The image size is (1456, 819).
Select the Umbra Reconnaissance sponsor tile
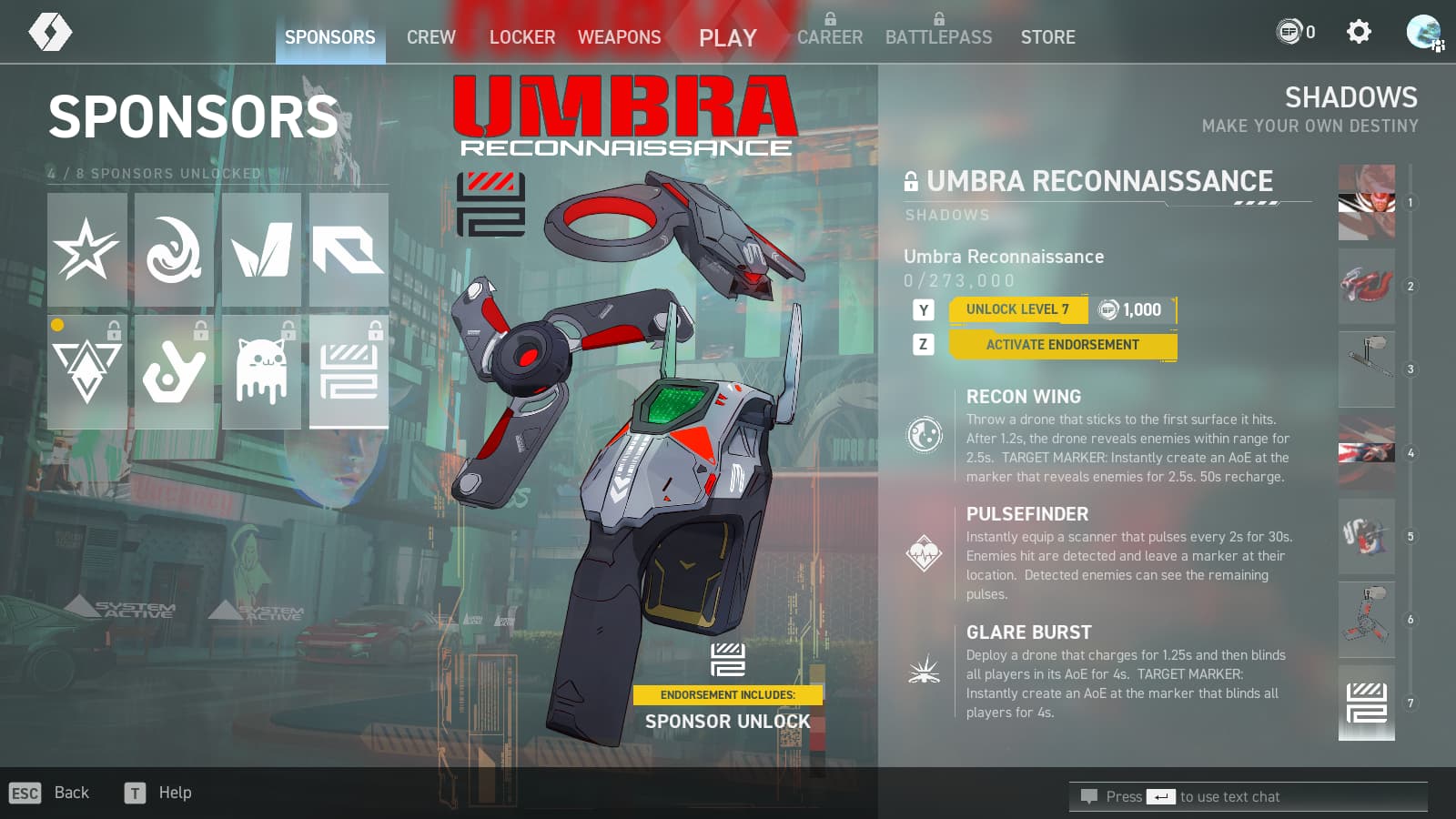[x=349, y=371]
